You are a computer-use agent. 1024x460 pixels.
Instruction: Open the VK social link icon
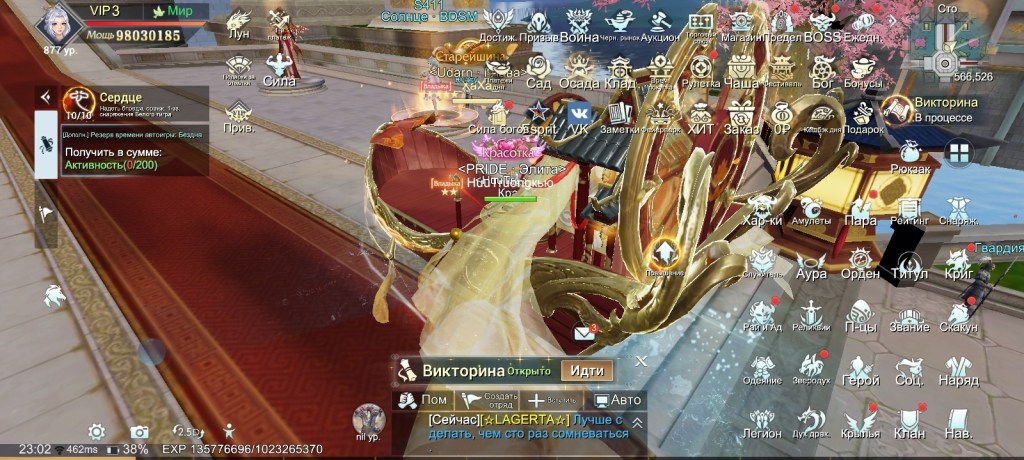[x=578, y=113]
